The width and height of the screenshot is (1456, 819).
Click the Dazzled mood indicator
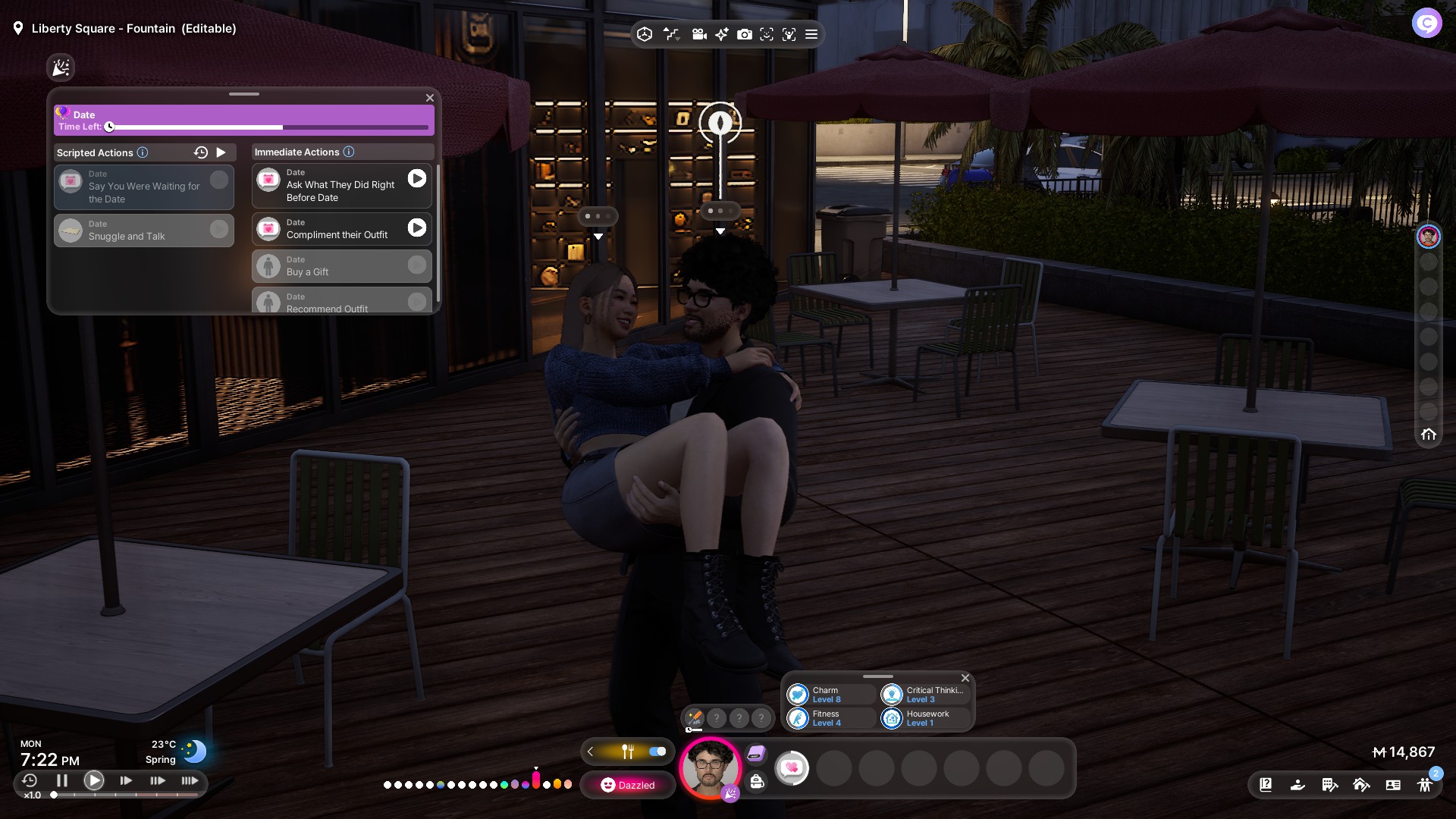pyautogui.click(x=628, y=785)
